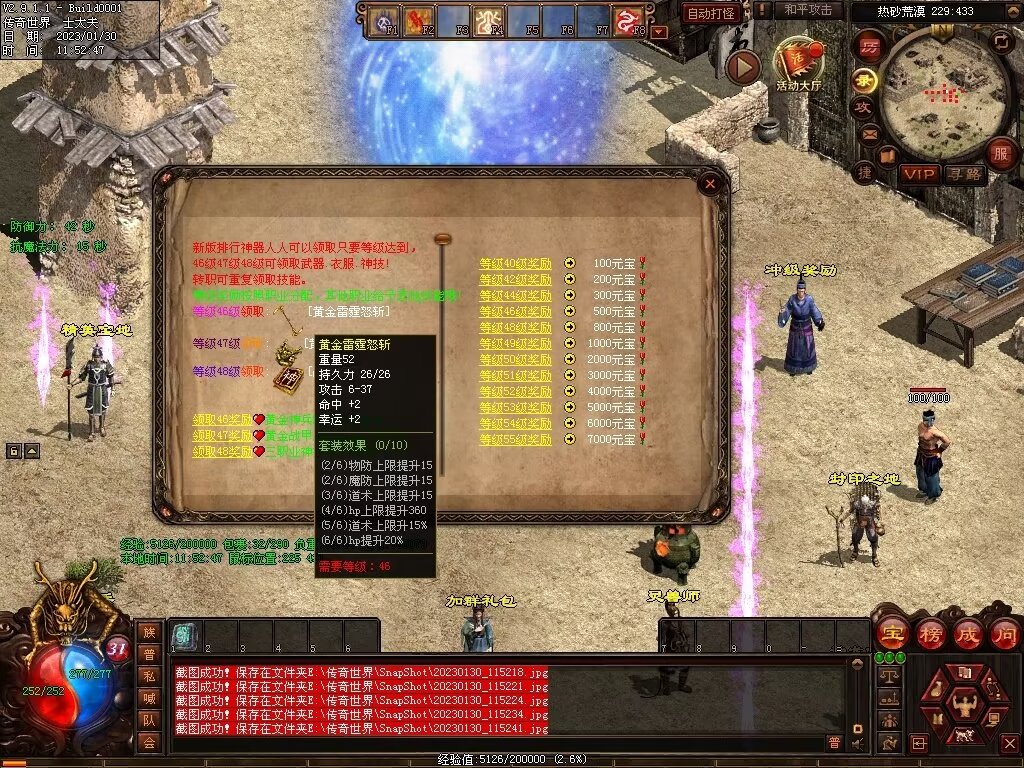Use the F4 hotbar skill icon
The width and height of the screenshot is (1024, 768).
[489, 19]
